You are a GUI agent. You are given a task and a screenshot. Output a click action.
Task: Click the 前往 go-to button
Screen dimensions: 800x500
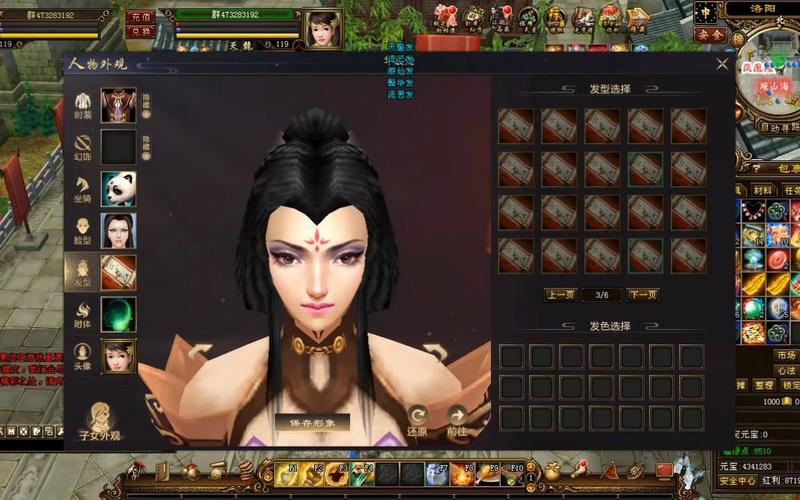coord(457,418)
